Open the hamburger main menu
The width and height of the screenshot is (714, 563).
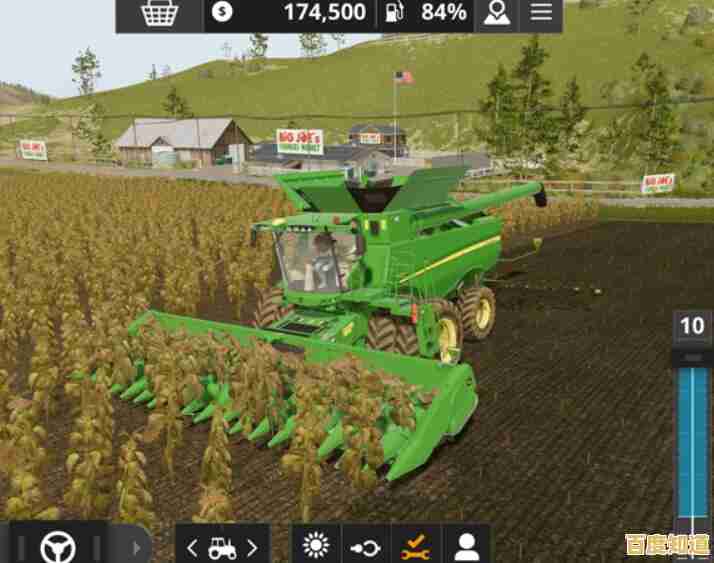(x=541, y=13)
